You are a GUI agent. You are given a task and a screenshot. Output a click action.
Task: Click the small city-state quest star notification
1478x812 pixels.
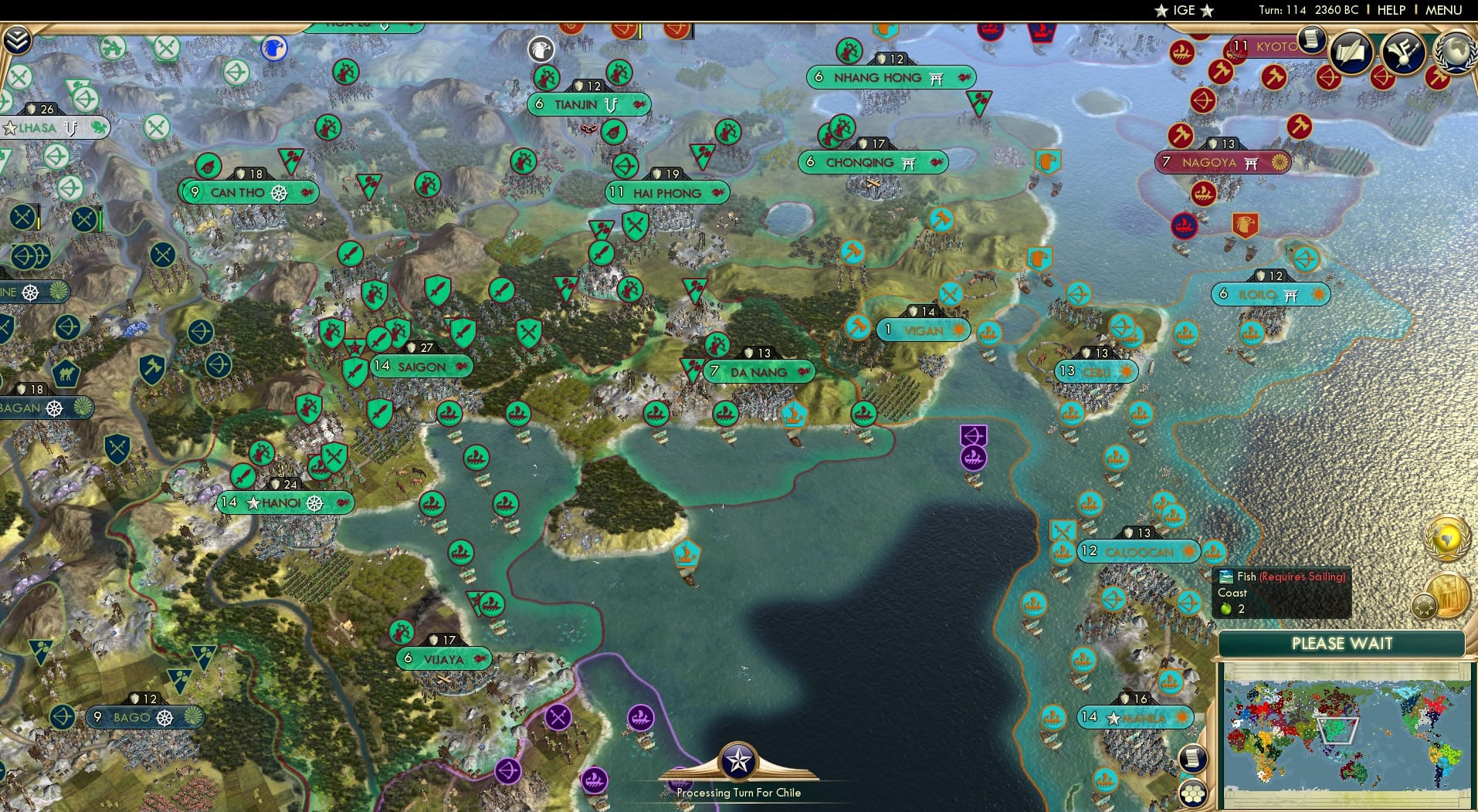(1425, 607)
